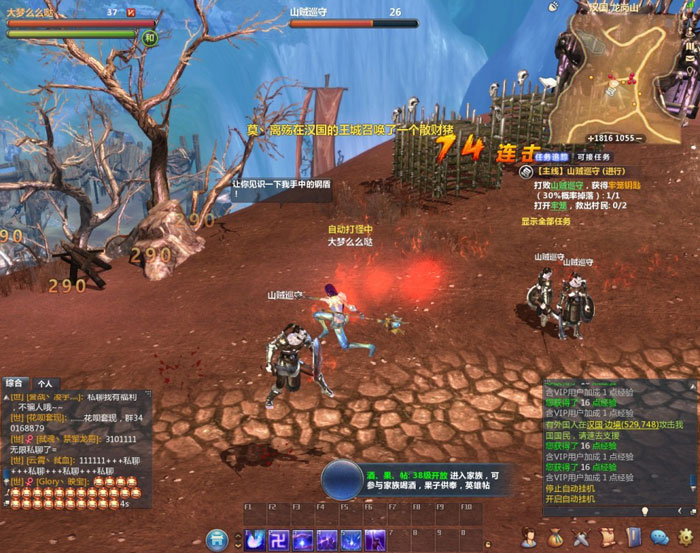Click the 和 peace mode badge

click(149, 37)
